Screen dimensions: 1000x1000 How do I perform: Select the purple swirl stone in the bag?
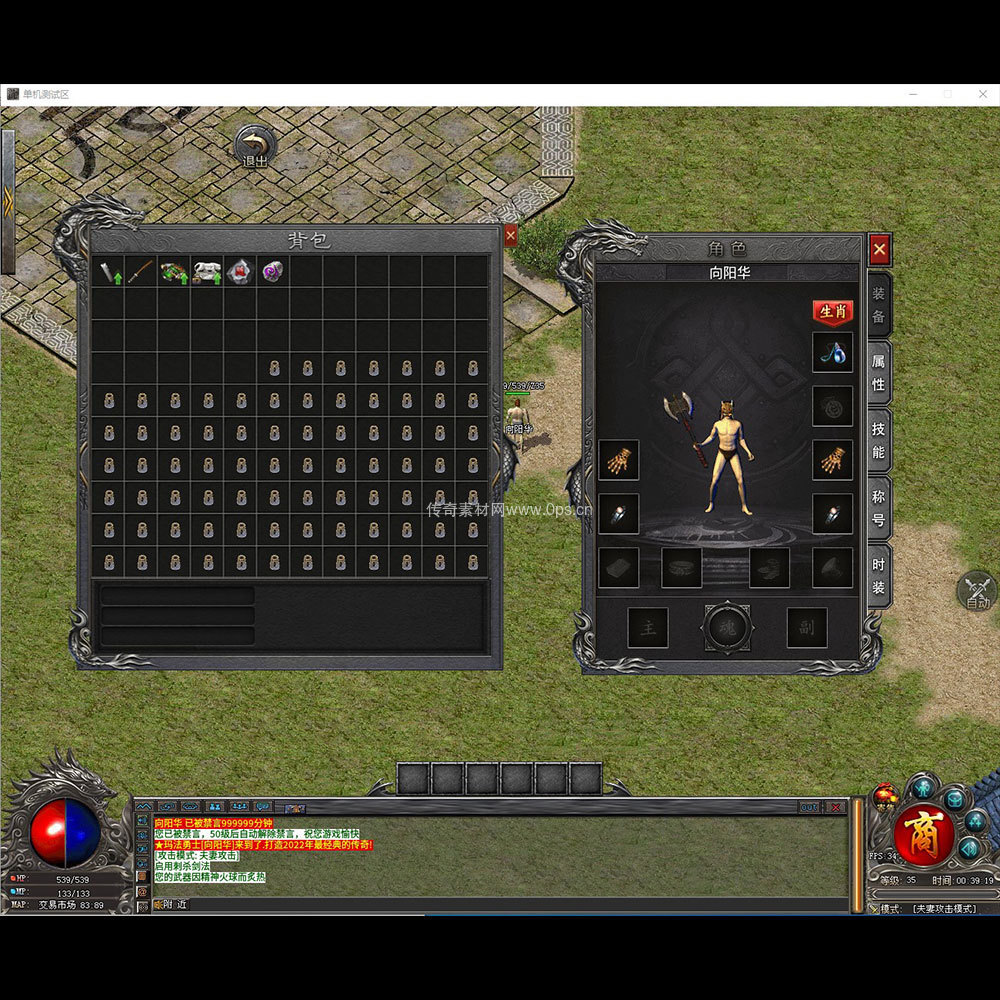(x=272, y=271)
